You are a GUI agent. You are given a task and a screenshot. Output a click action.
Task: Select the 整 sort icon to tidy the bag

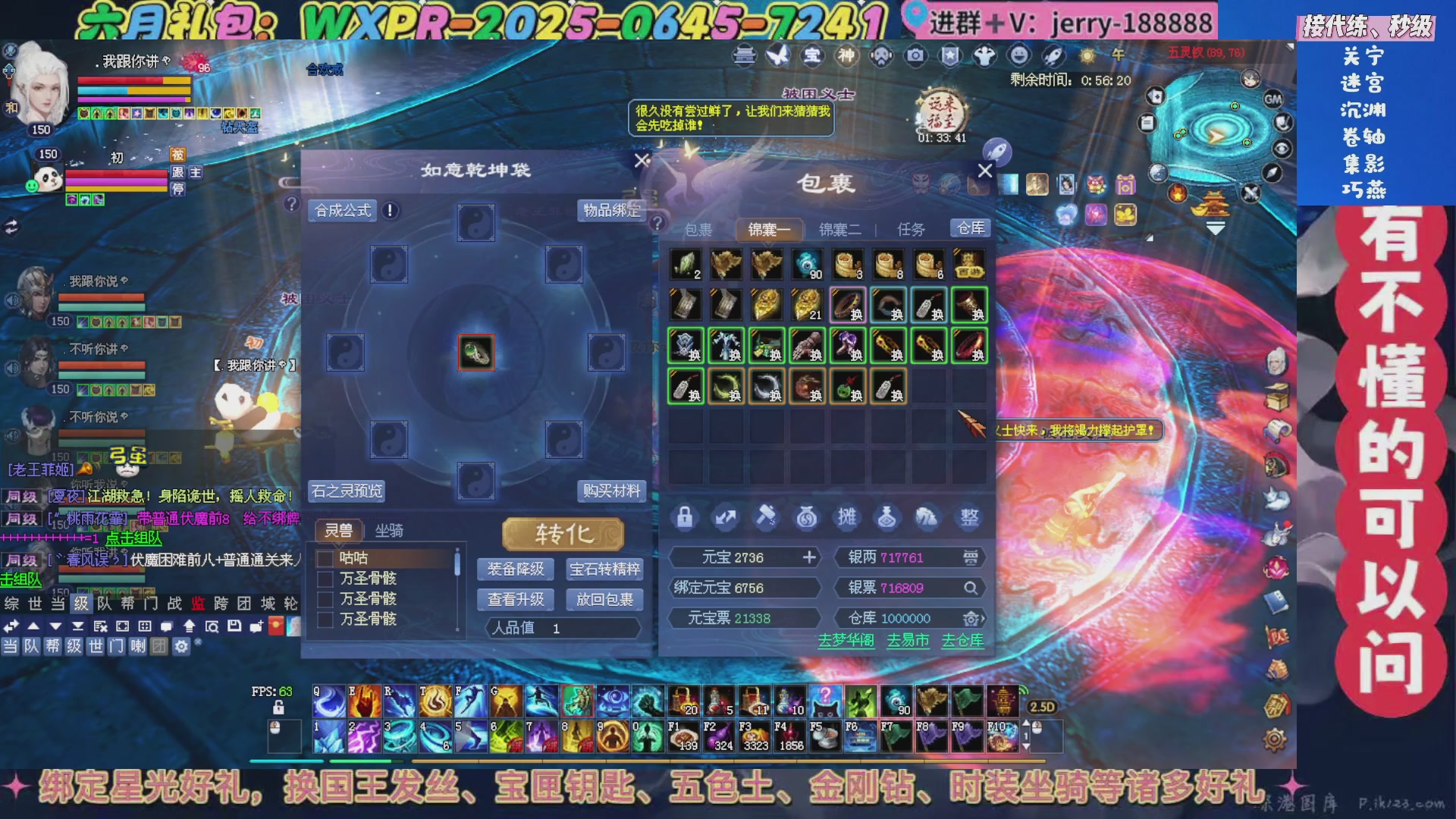[x=969, y=518]
